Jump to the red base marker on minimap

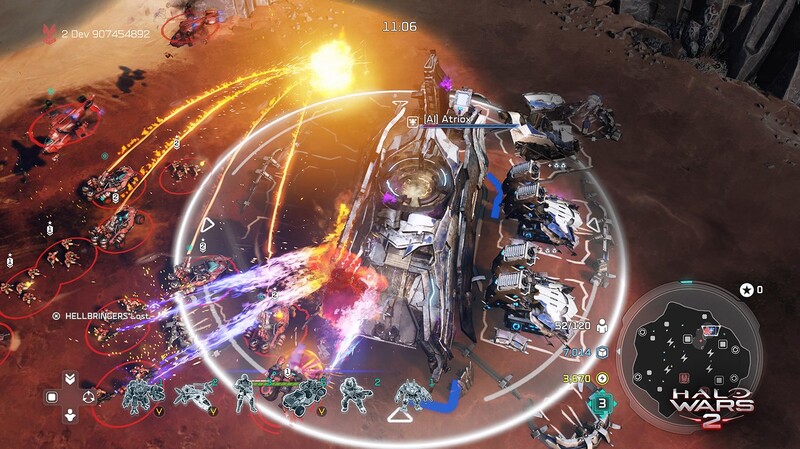[x=684, y=378]
